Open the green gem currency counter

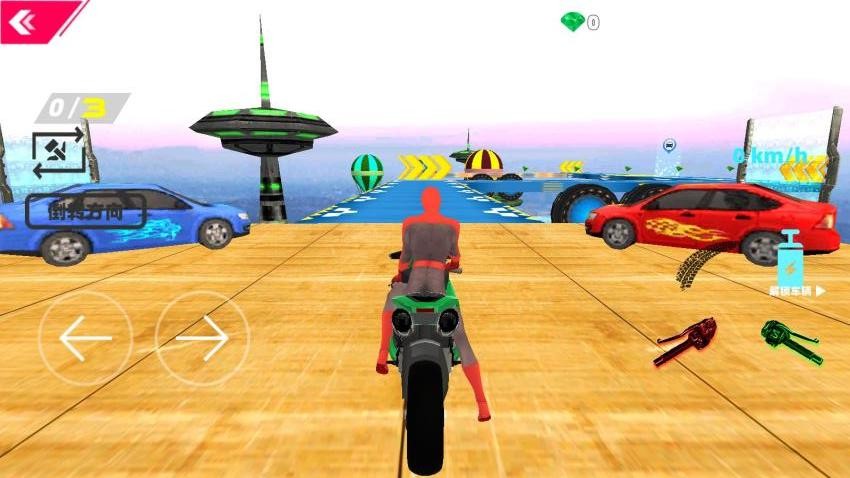pos(580,22)
